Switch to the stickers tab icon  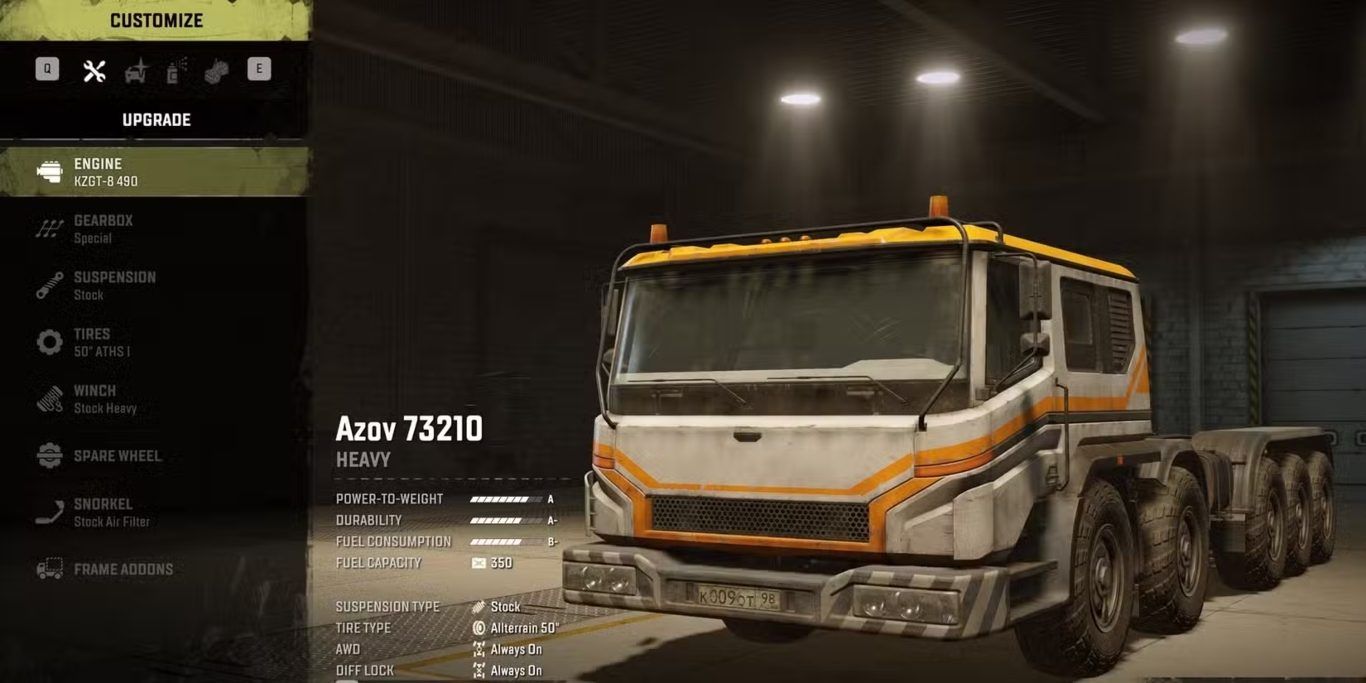(x=217, y=70)
